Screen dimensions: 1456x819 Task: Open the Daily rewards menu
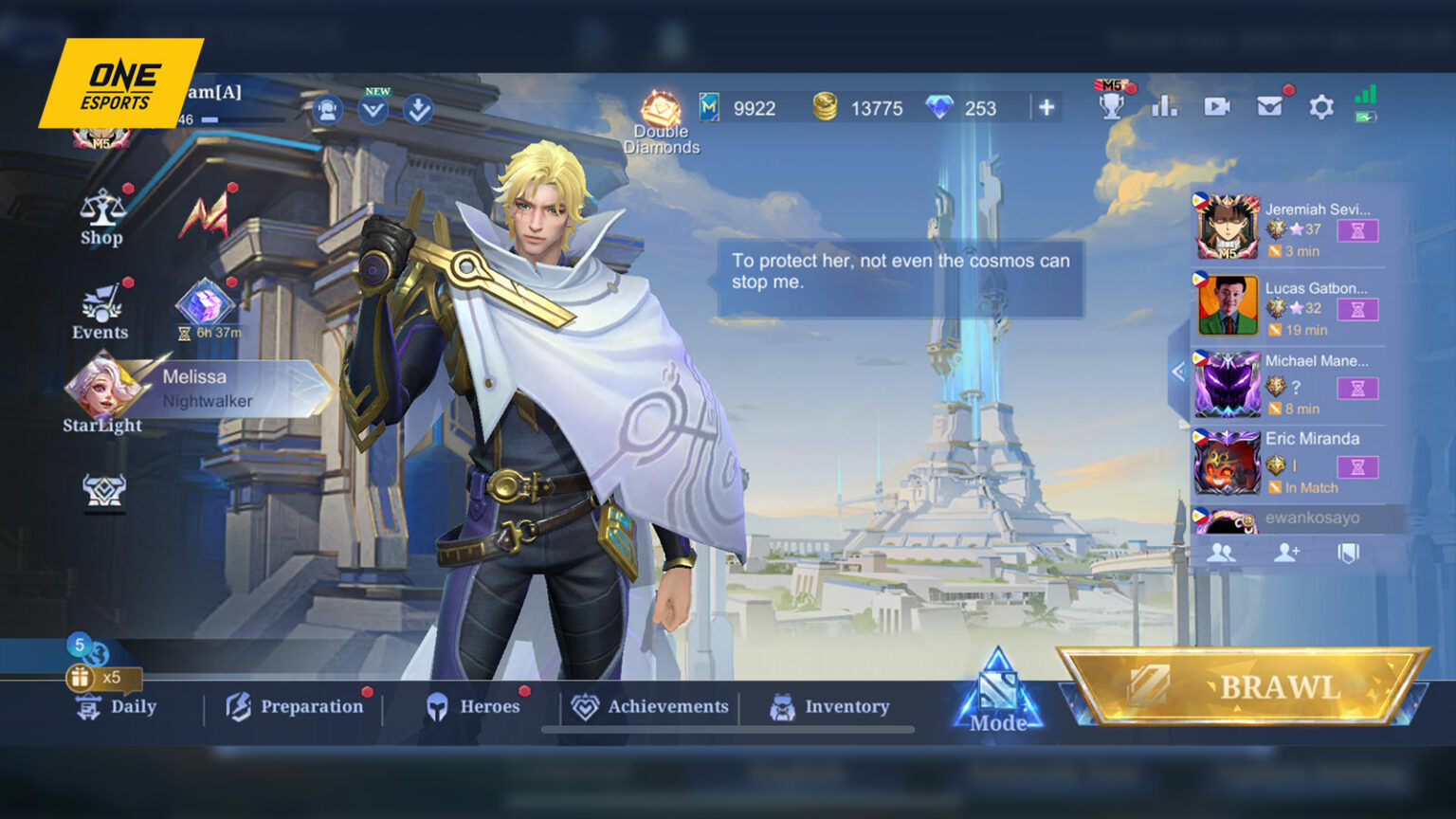[x=116, y=706]
